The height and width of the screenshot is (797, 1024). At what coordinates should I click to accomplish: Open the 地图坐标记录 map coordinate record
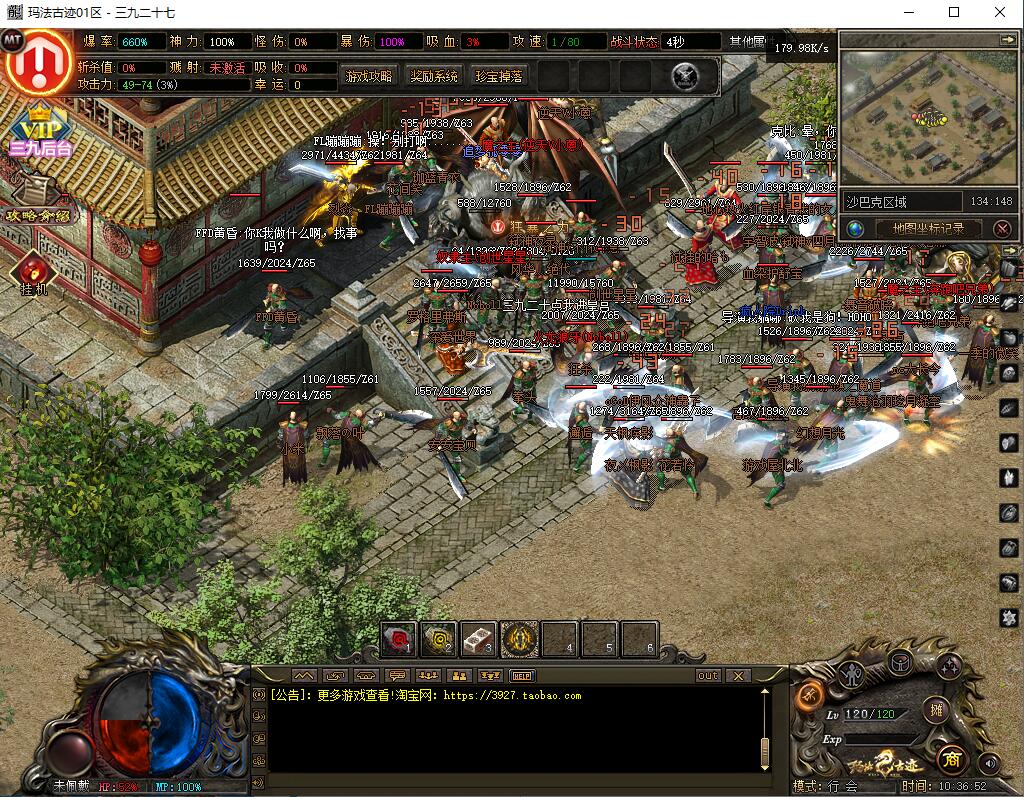tap(928, 228)
